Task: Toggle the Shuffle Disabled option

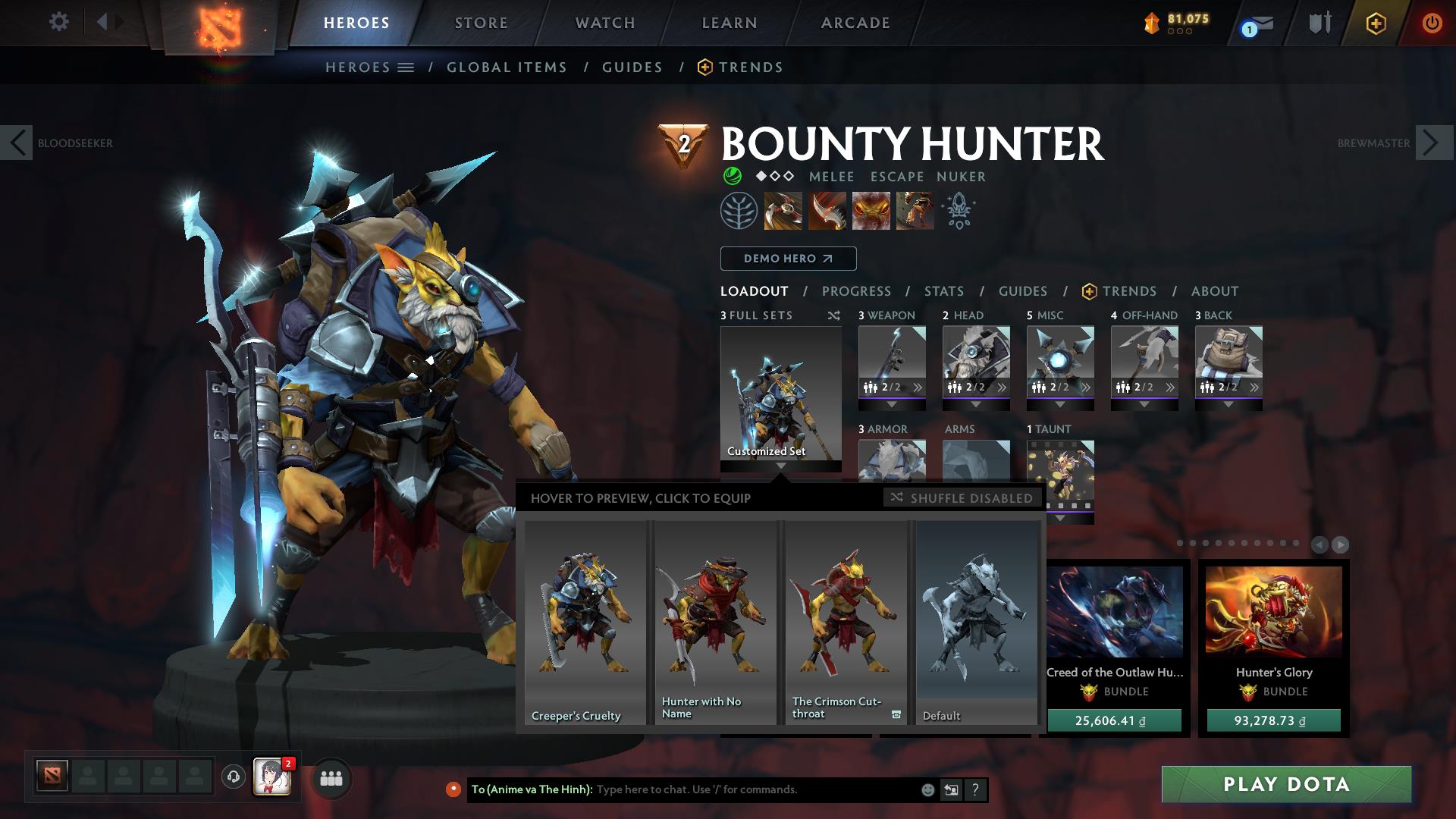Action: (962, 498)
